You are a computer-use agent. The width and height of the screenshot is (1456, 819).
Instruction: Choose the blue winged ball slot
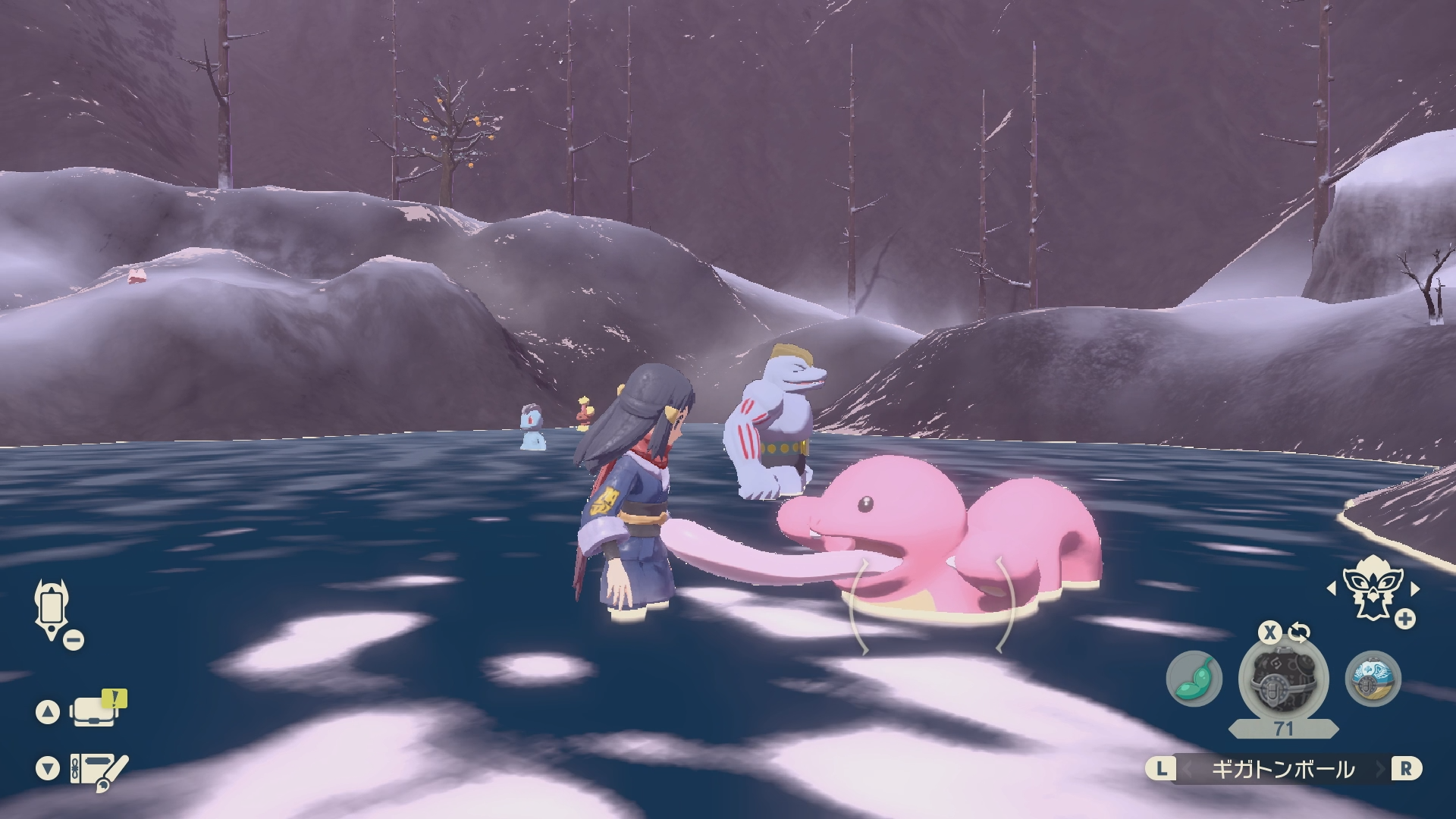pos(1373,679)
